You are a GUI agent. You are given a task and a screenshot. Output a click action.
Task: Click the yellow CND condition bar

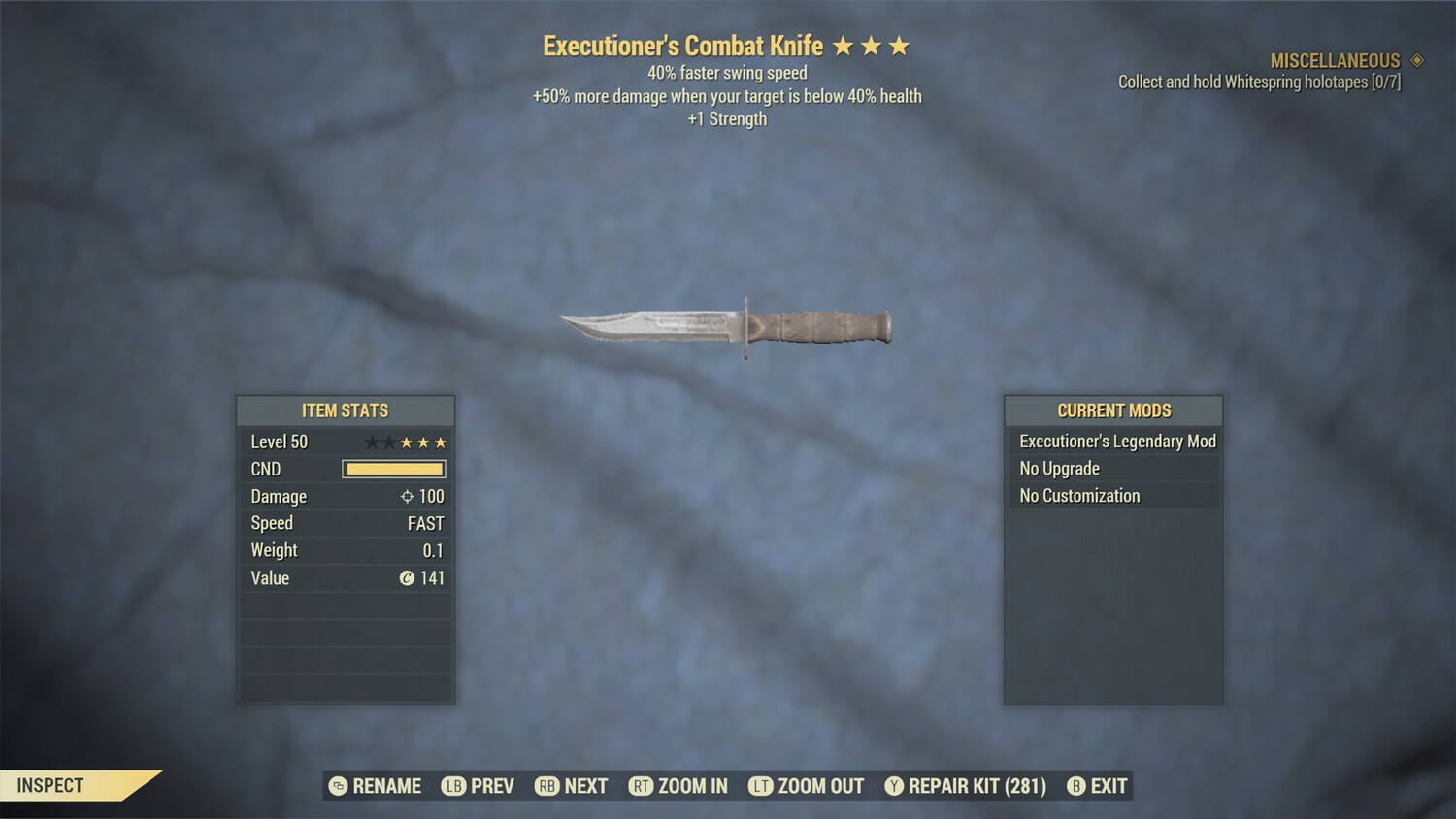point(393,469)
